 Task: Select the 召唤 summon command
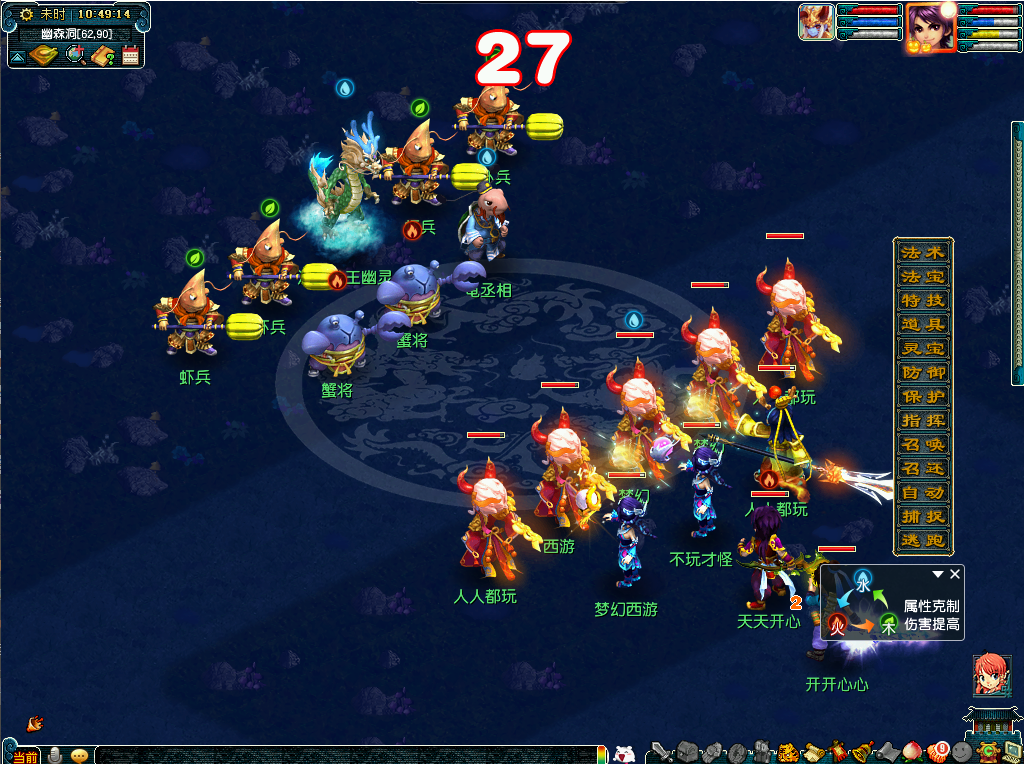pos(921,445)
